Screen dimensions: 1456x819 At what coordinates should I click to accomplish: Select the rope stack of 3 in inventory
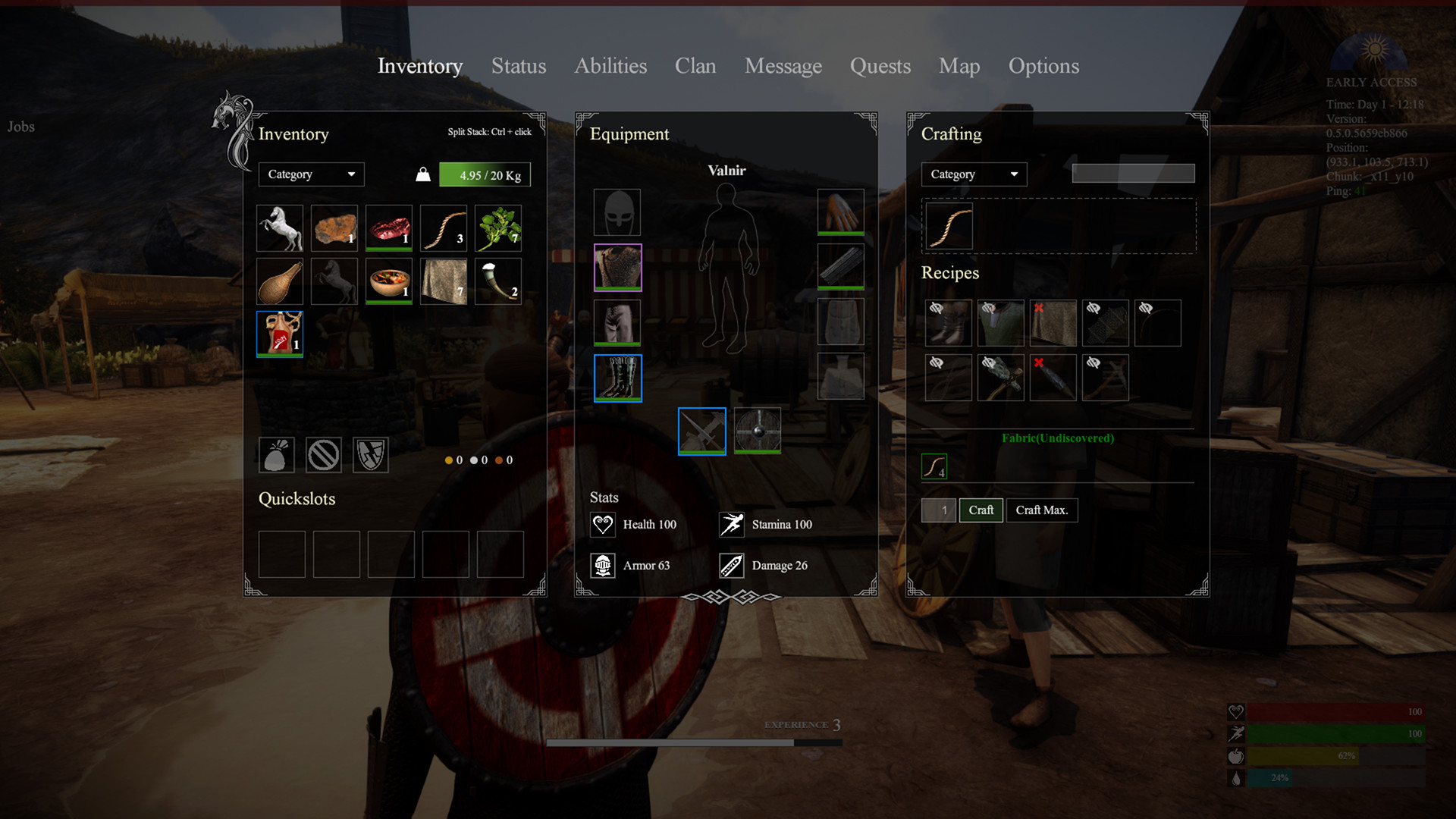(x=443, y=228)
